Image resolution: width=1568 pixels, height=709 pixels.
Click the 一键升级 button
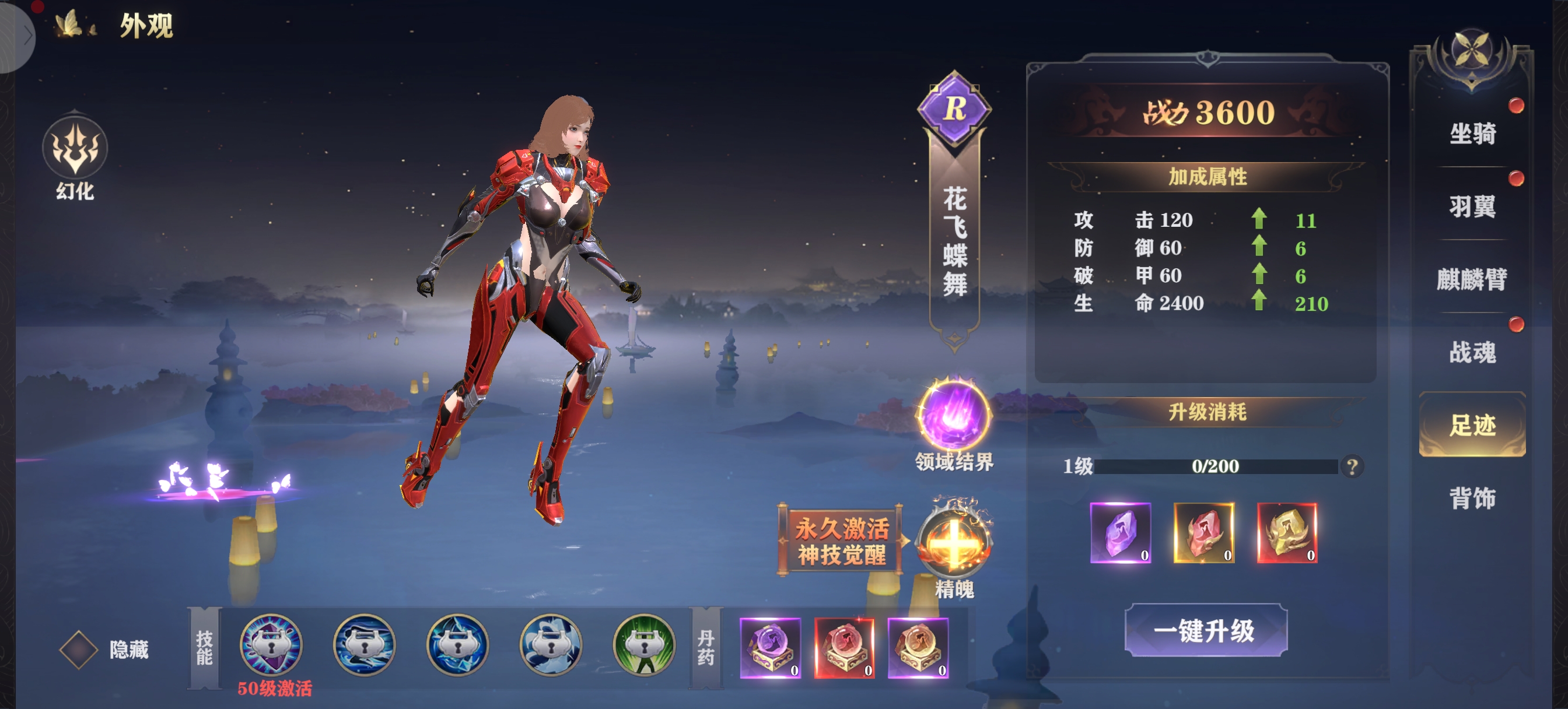tap(1205, 630)
